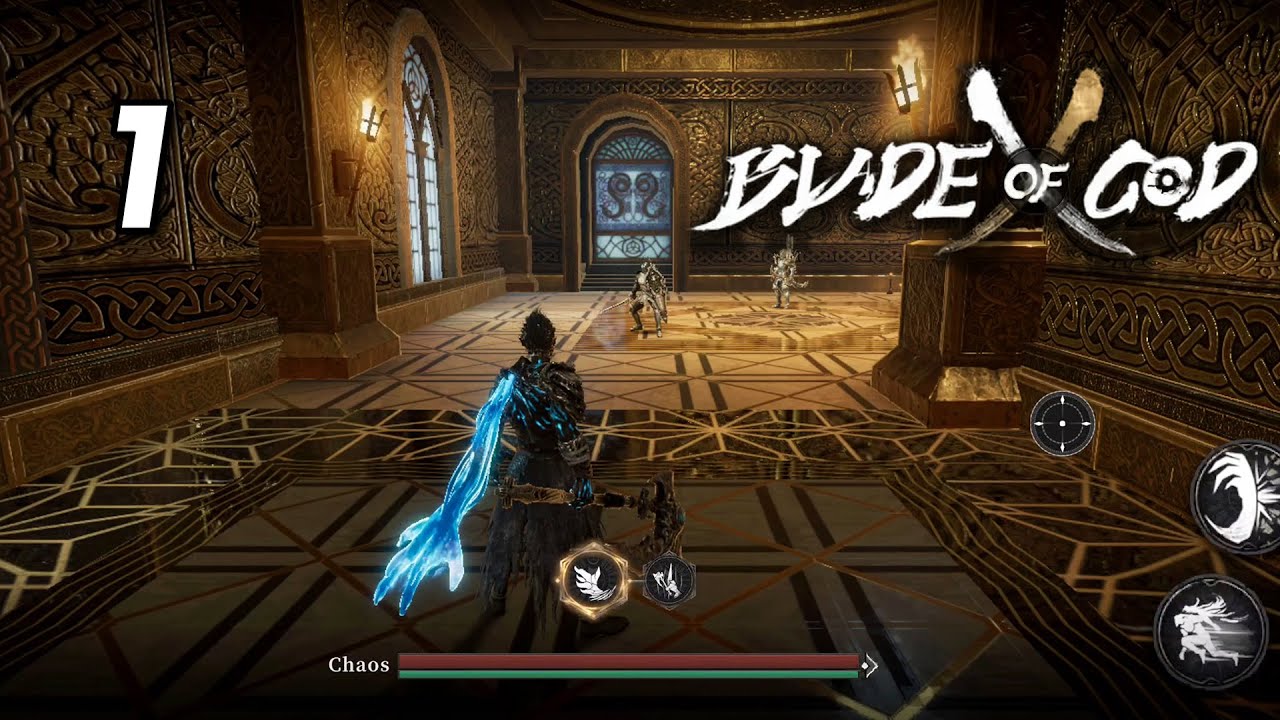Toggle target lock-on using the crosshair reticle
The image size is (1280, 720).
point(1060,425)
